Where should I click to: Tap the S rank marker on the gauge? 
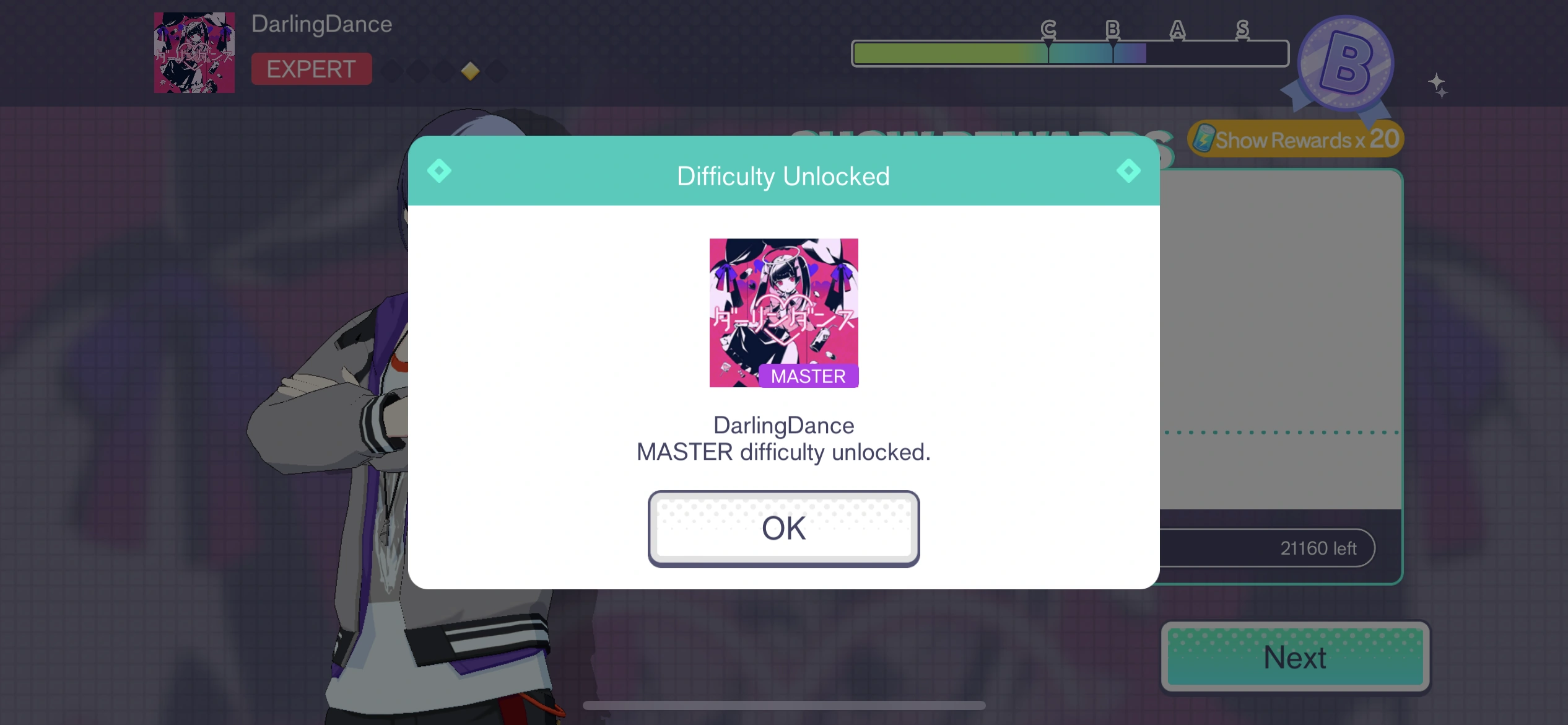coord(1241,29)
